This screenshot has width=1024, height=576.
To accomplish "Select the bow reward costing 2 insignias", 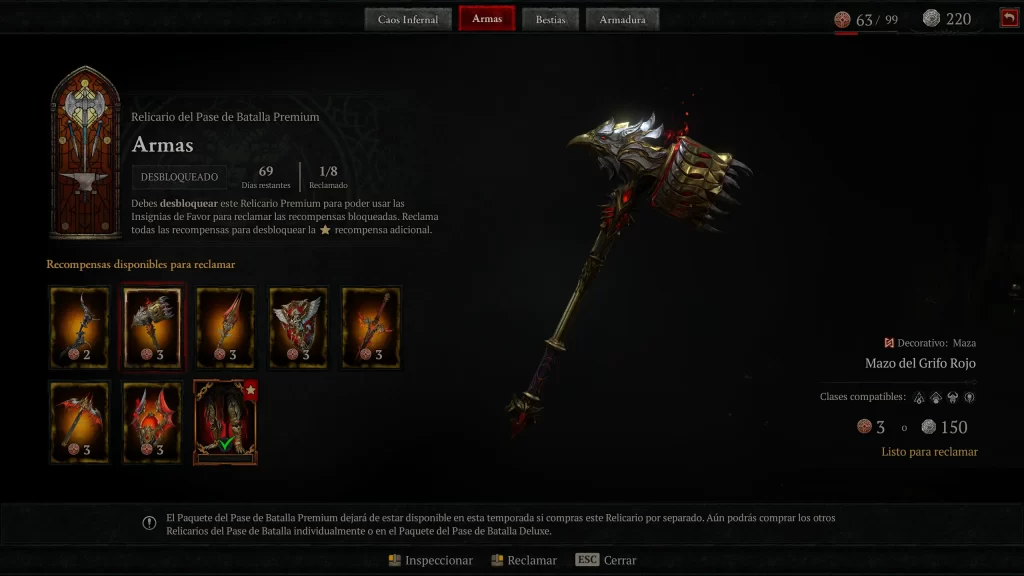I will pos(79,328).
